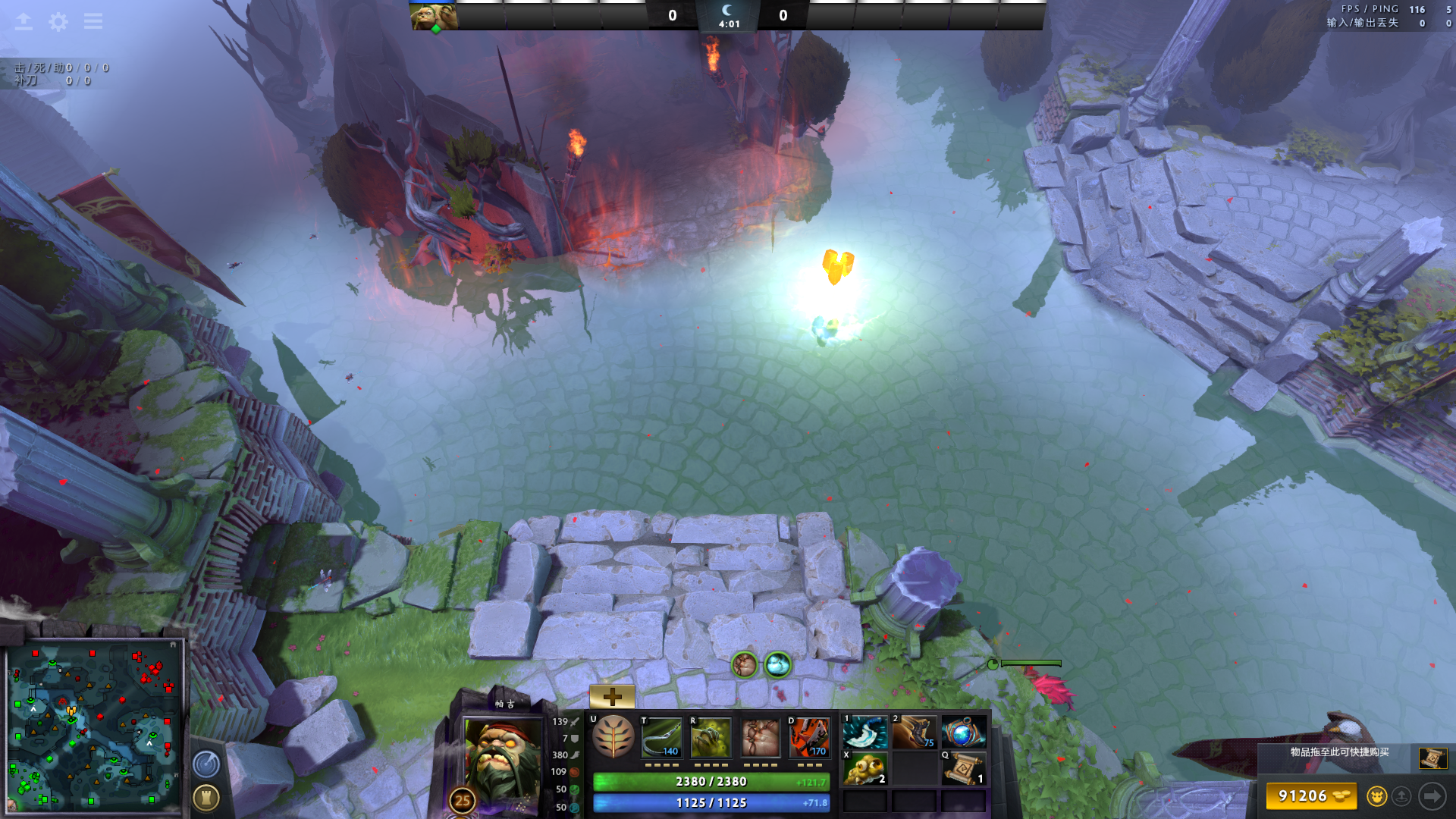Screen dimensions: 1456x819
Task: Click the upload arrow icon at top-left
Action: click(x=24, y=21)
